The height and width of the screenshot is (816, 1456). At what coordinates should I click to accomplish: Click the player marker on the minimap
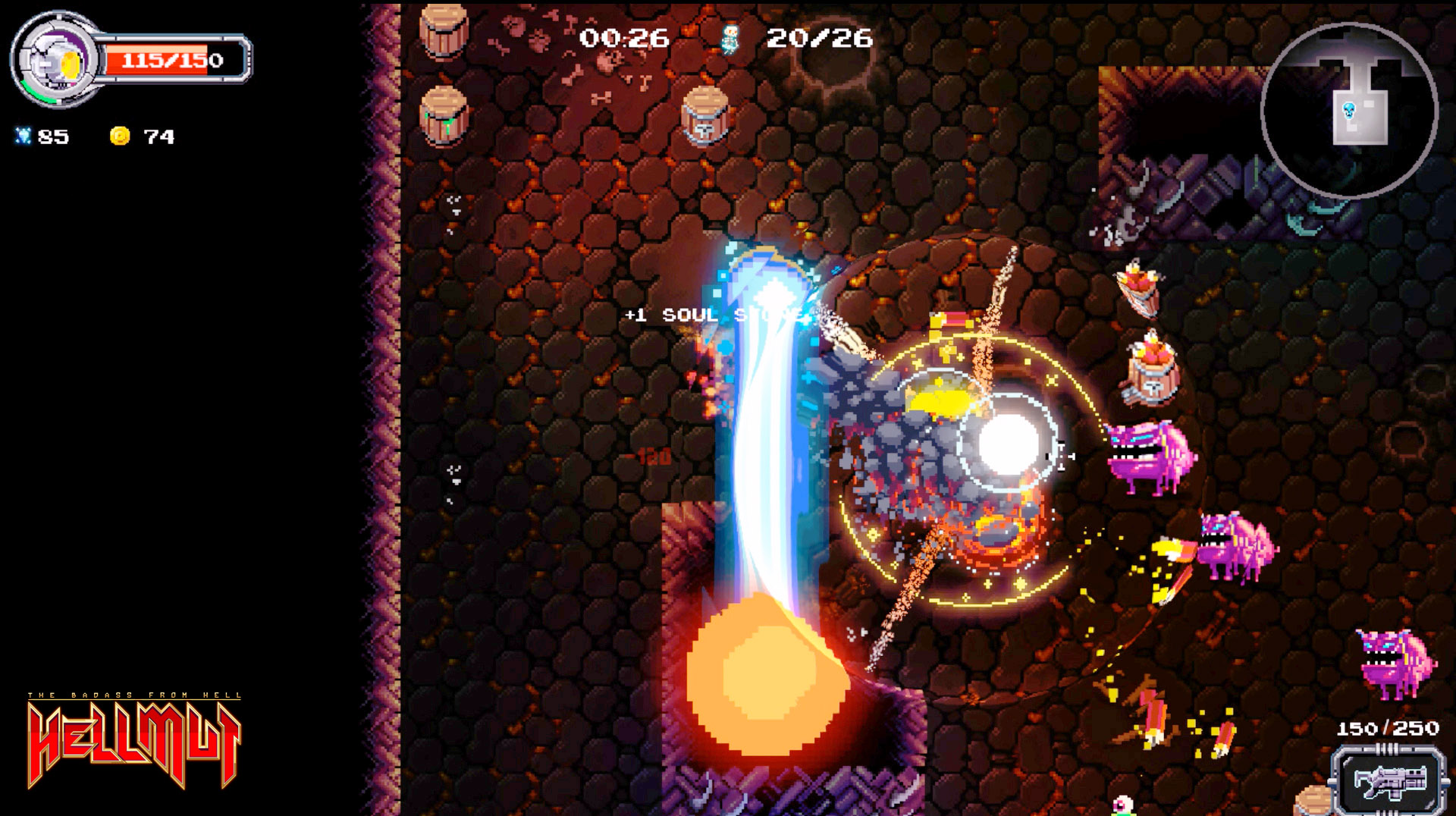pyautogui.click(x=1348, y=108)
